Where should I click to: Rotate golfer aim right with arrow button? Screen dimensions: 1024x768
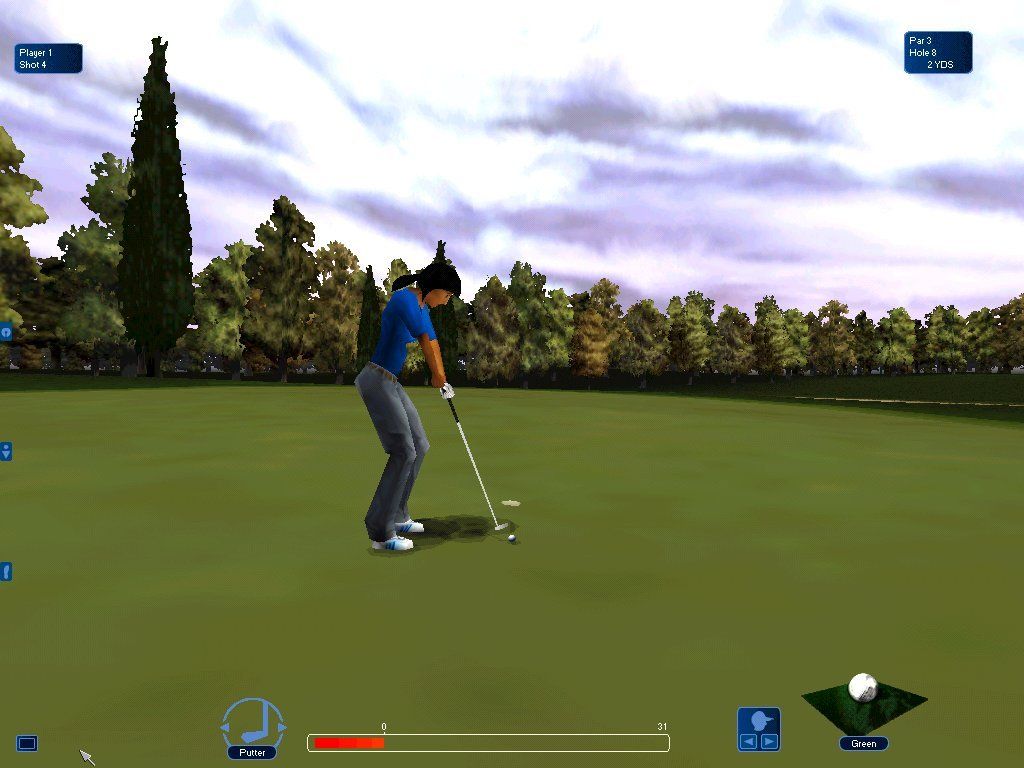coord(769,741)
